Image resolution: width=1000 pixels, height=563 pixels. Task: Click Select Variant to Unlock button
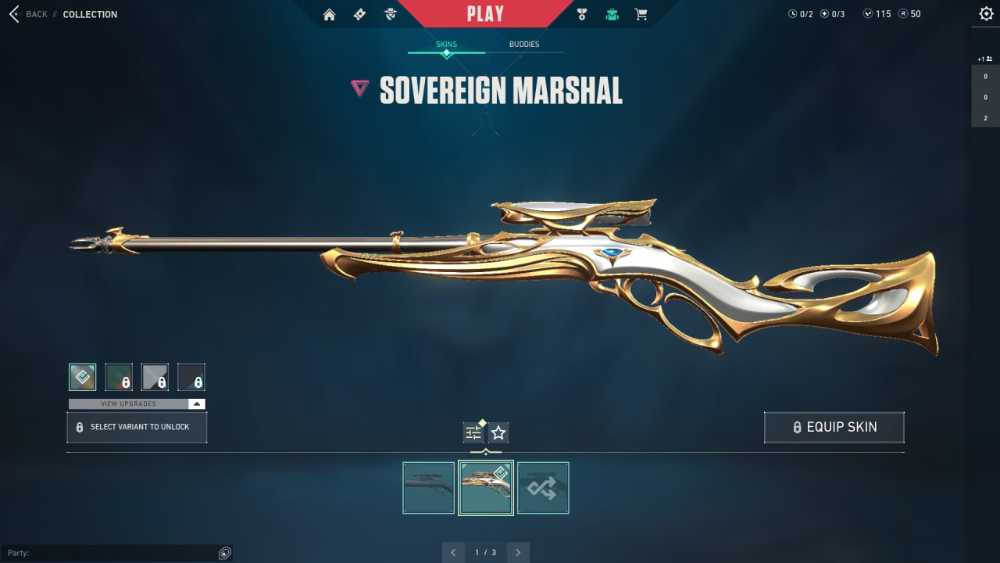pos(137,427)
